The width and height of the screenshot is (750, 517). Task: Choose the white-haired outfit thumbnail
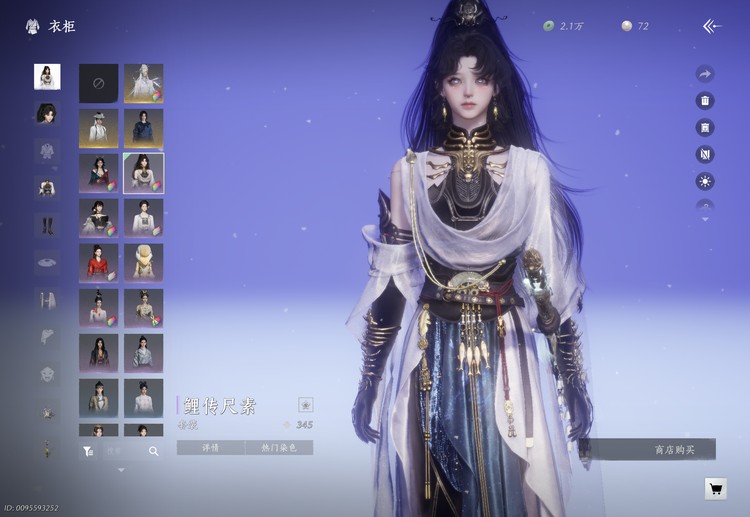[144, 84]
